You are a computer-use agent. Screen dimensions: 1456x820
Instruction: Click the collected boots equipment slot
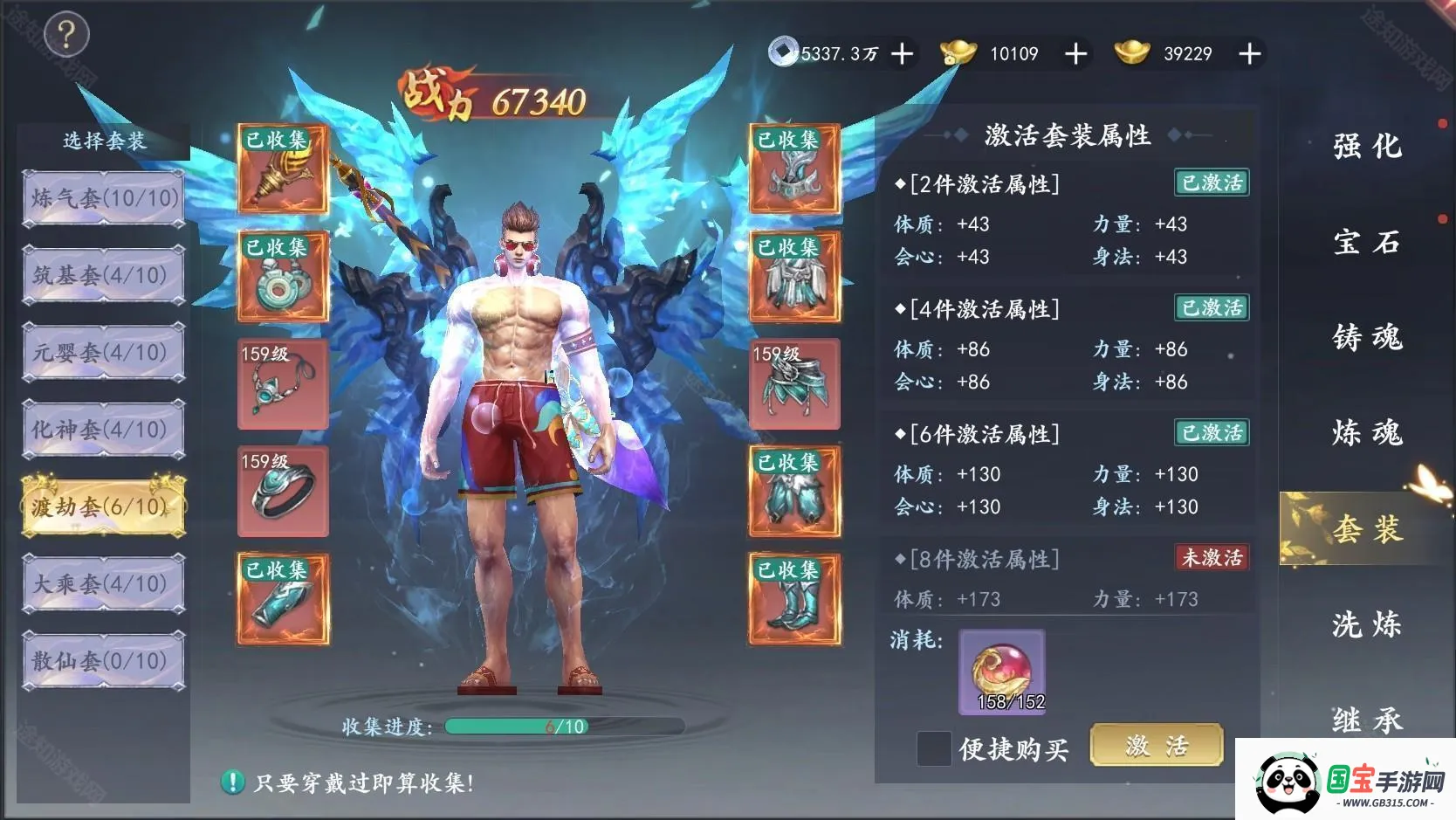(x=794, y=600)
